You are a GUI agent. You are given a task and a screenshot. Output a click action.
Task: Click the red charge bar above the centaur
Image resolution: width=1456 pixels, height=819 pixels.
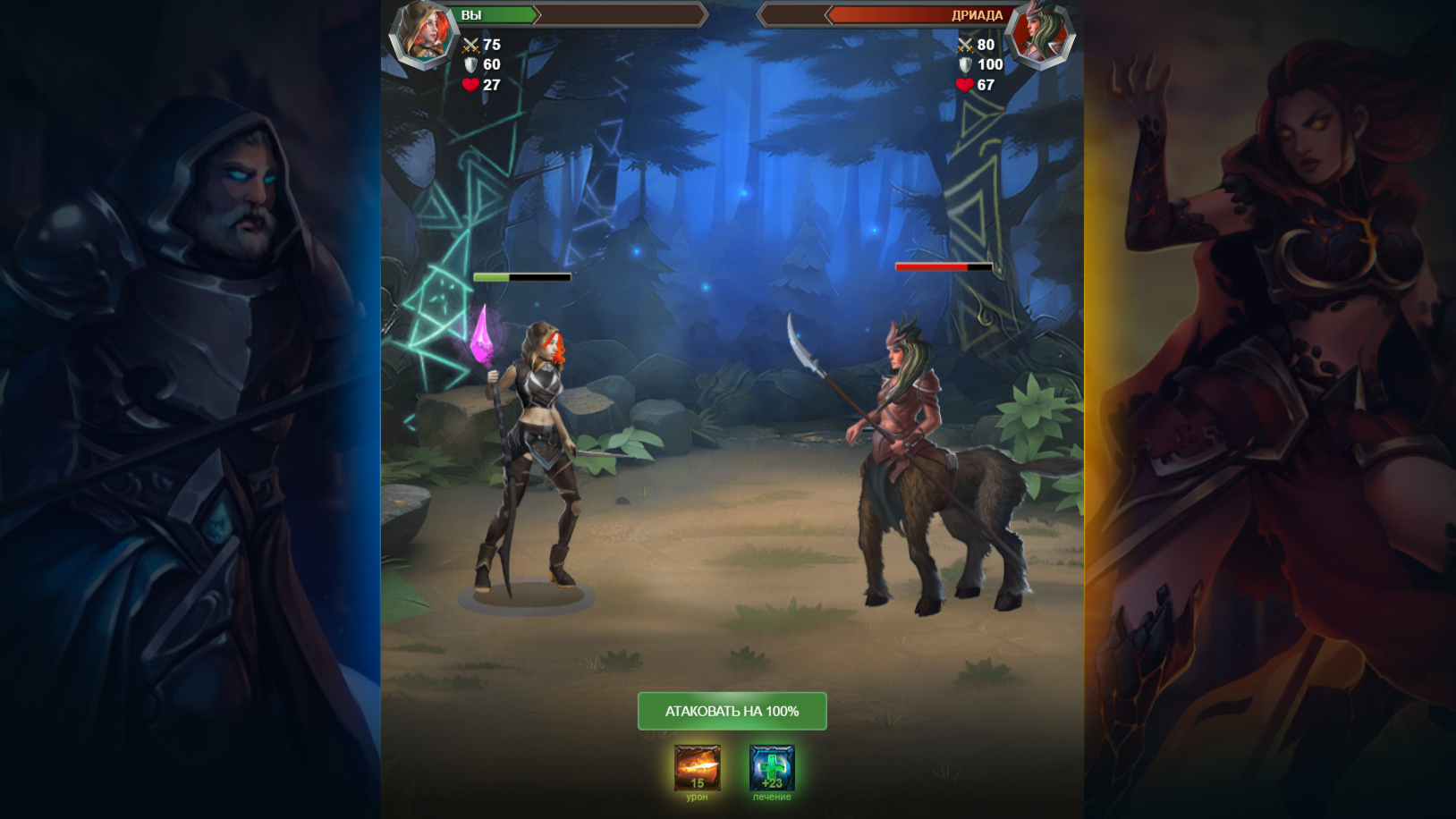(942, 266)
